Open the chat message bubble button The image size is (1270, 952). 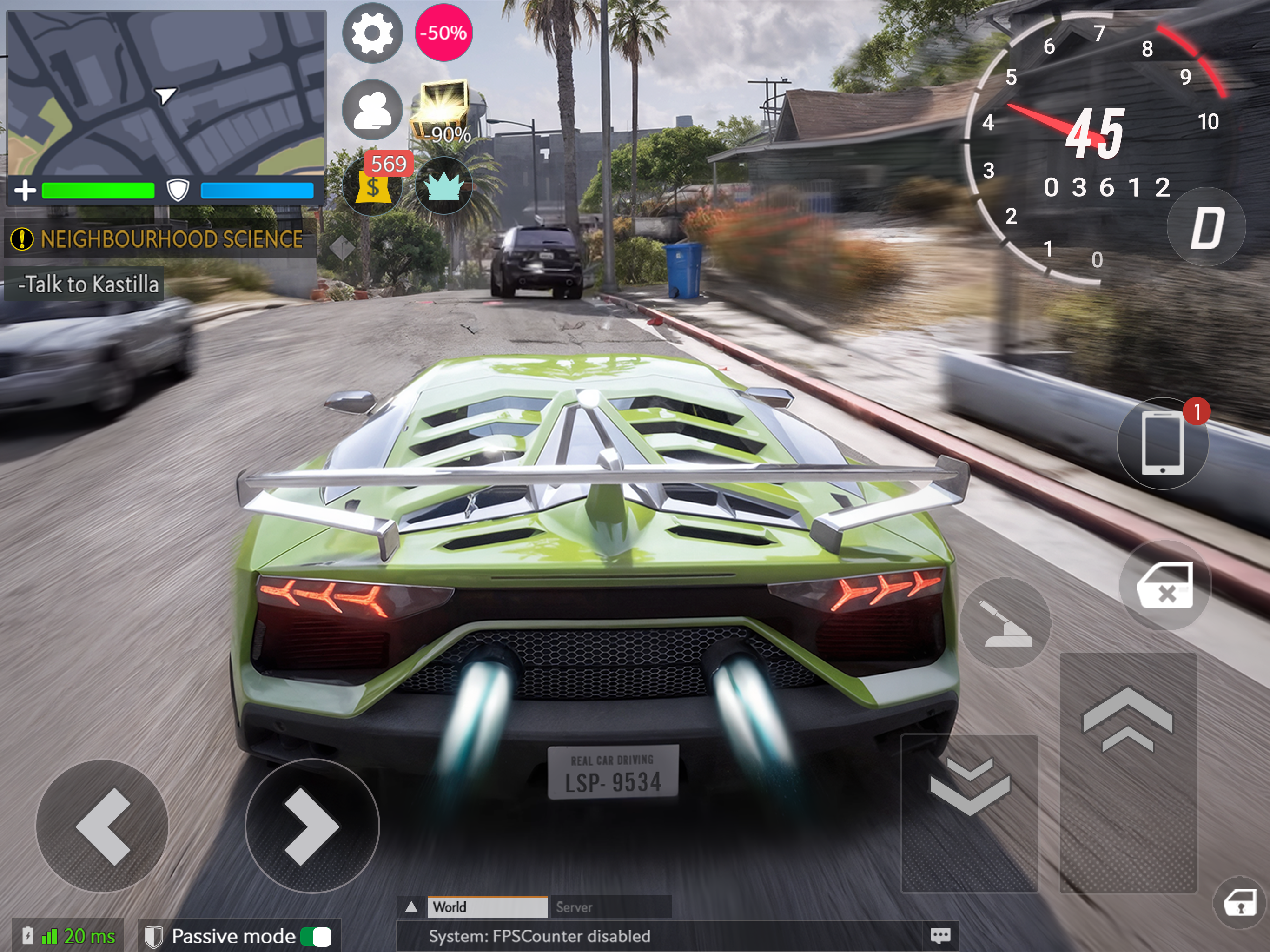coord(940,936)
